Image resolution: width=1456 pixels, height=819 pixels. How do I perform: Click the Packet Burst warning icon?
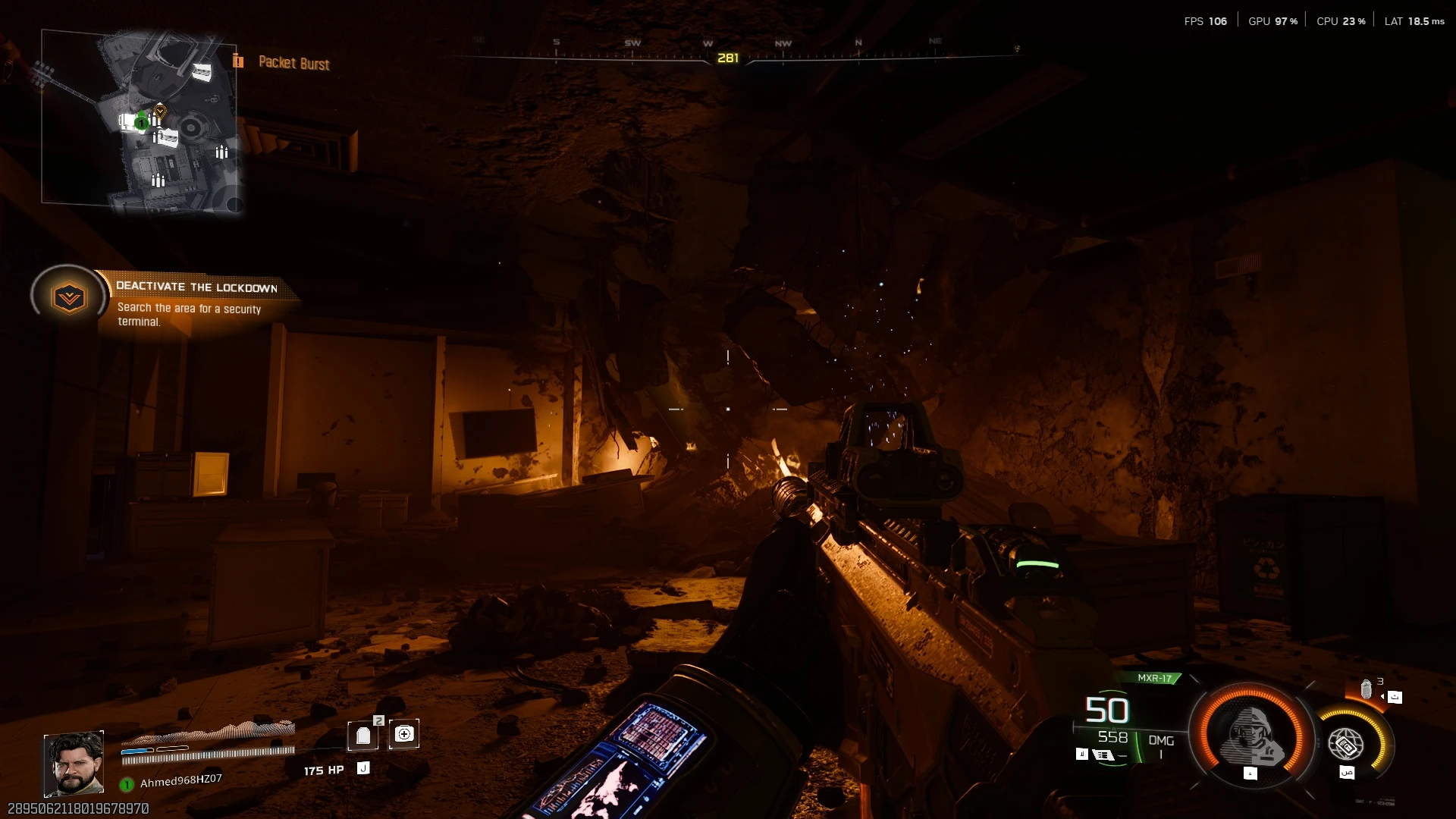[239, 62]
